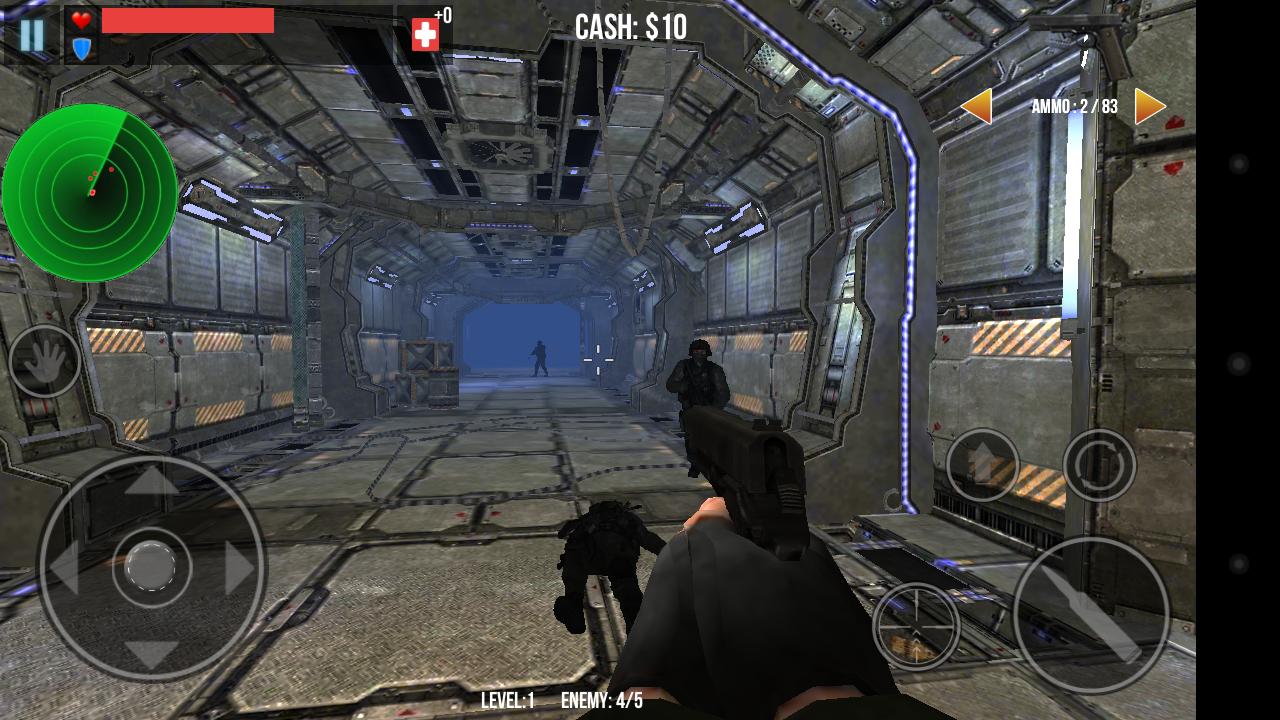1280x720 pixels.
Task: Jump using the up-arrow action icon
Action: (x=981, y=463)
